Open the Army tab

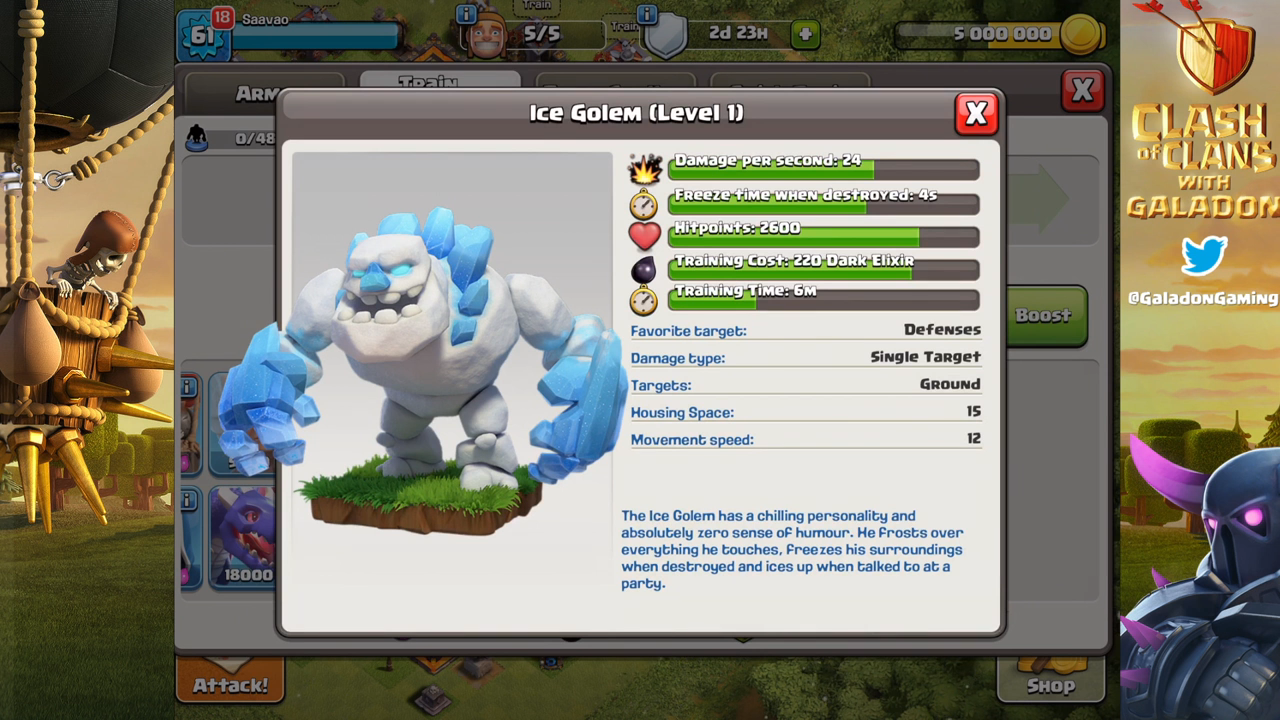258,92
